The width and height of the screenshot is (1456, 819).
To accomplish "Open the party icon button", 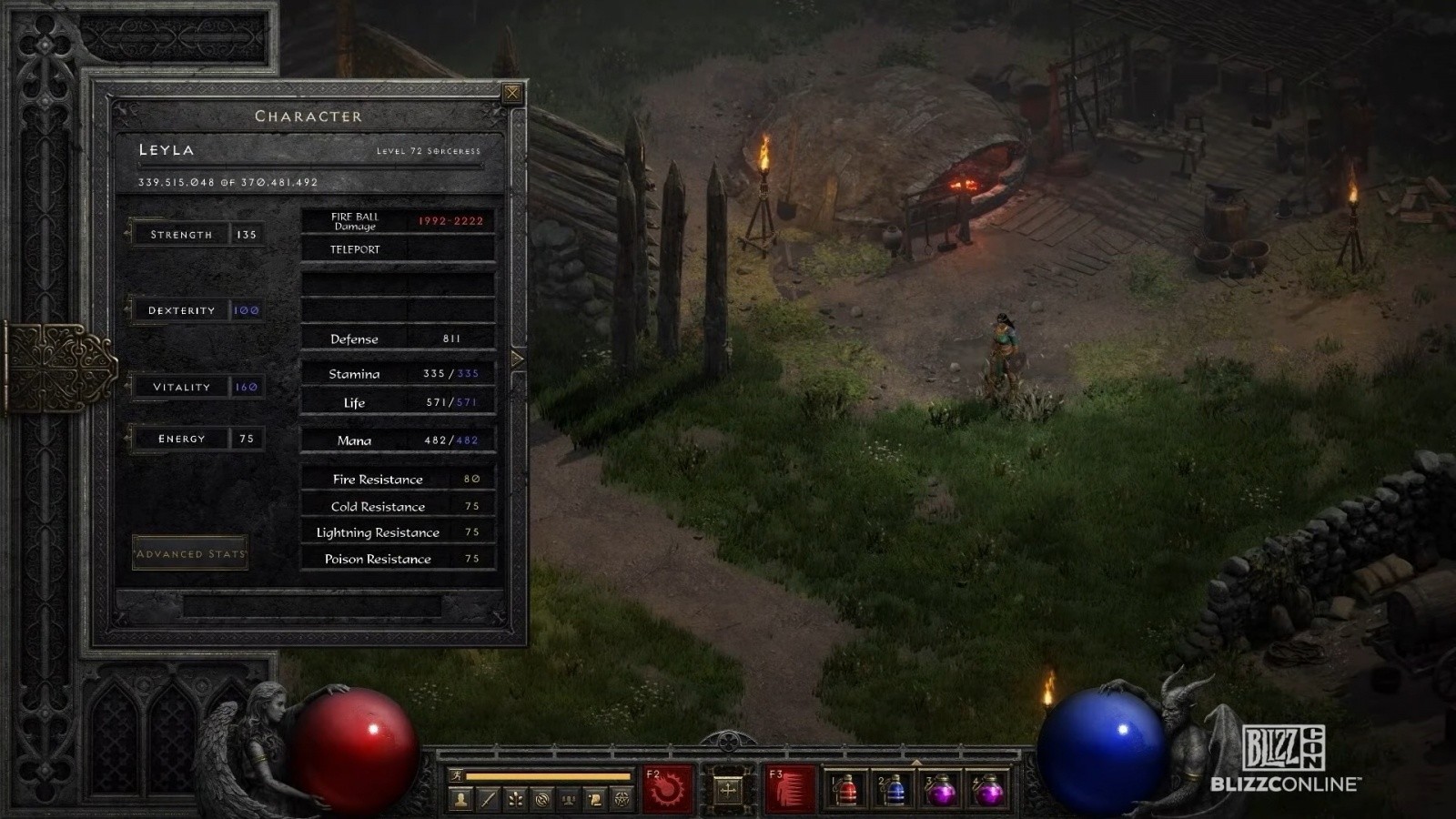I will click(x=569, y=800).
